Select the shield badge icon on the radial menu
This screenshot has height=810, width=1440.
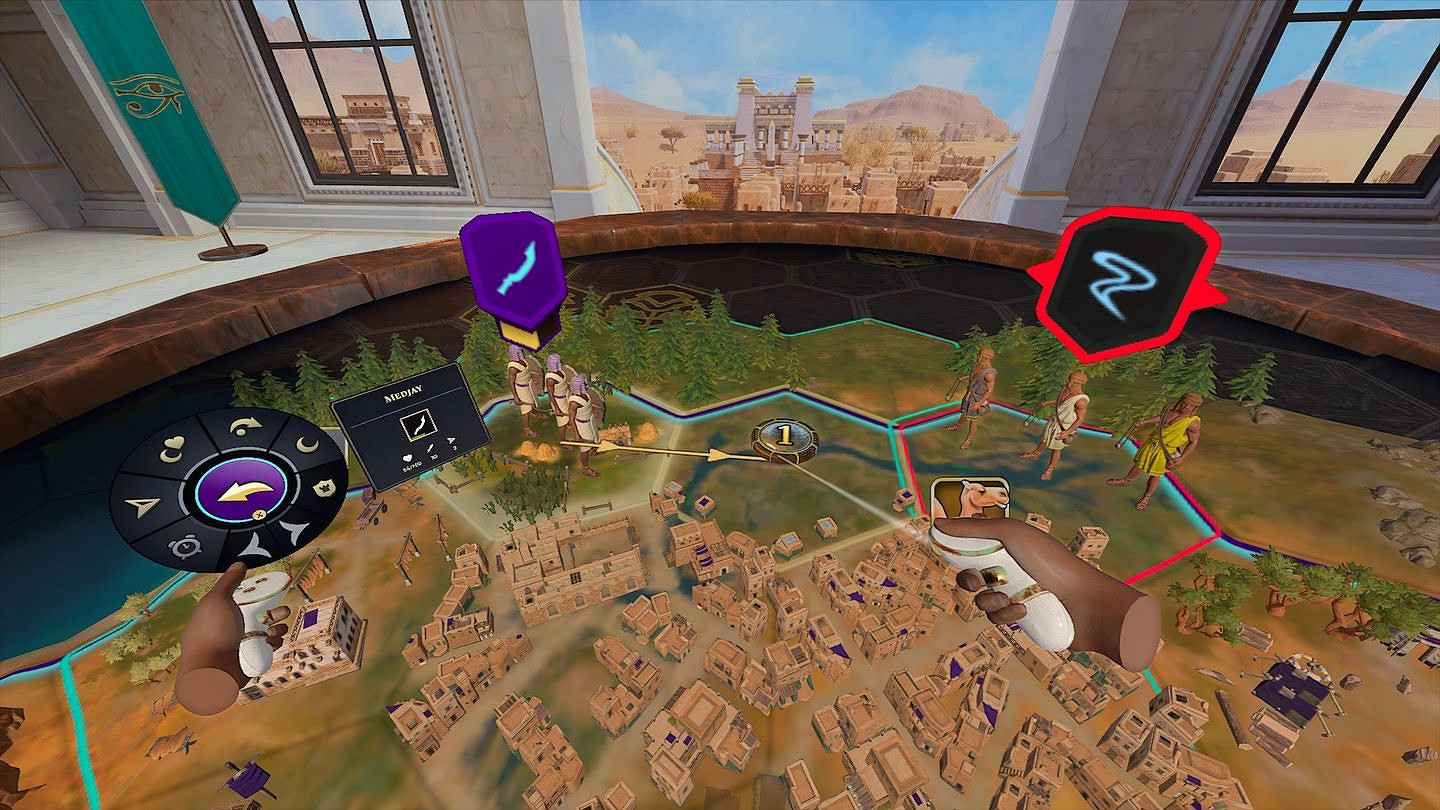[323, 487]
